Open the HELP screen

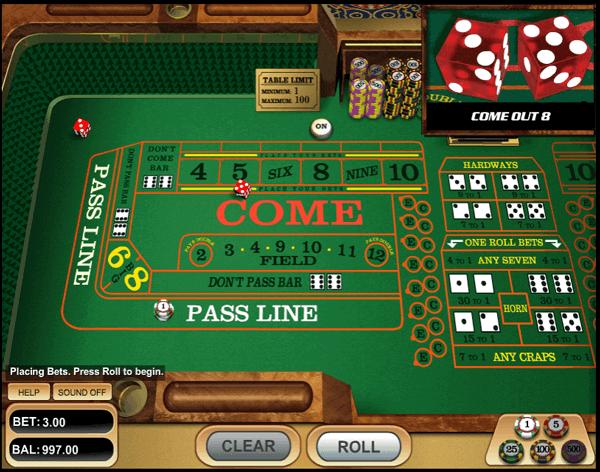tap(29, 392)
